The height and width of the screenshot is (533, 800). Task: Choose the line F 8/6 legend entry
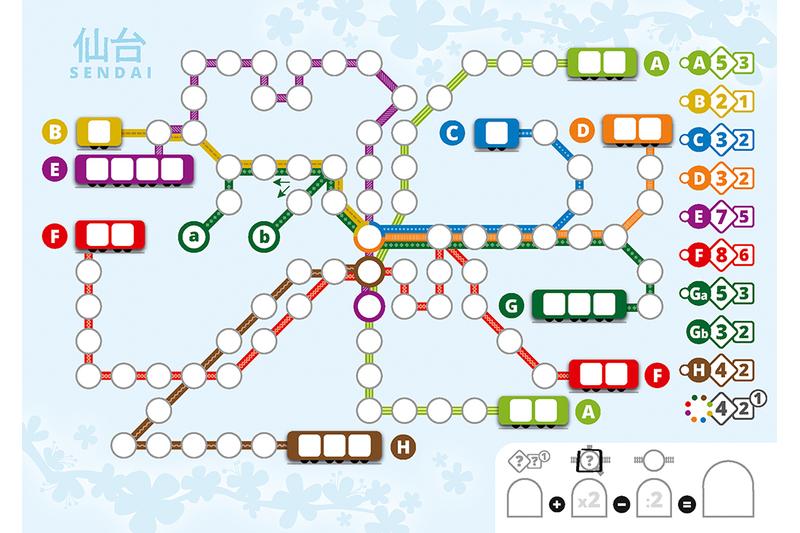718,251
